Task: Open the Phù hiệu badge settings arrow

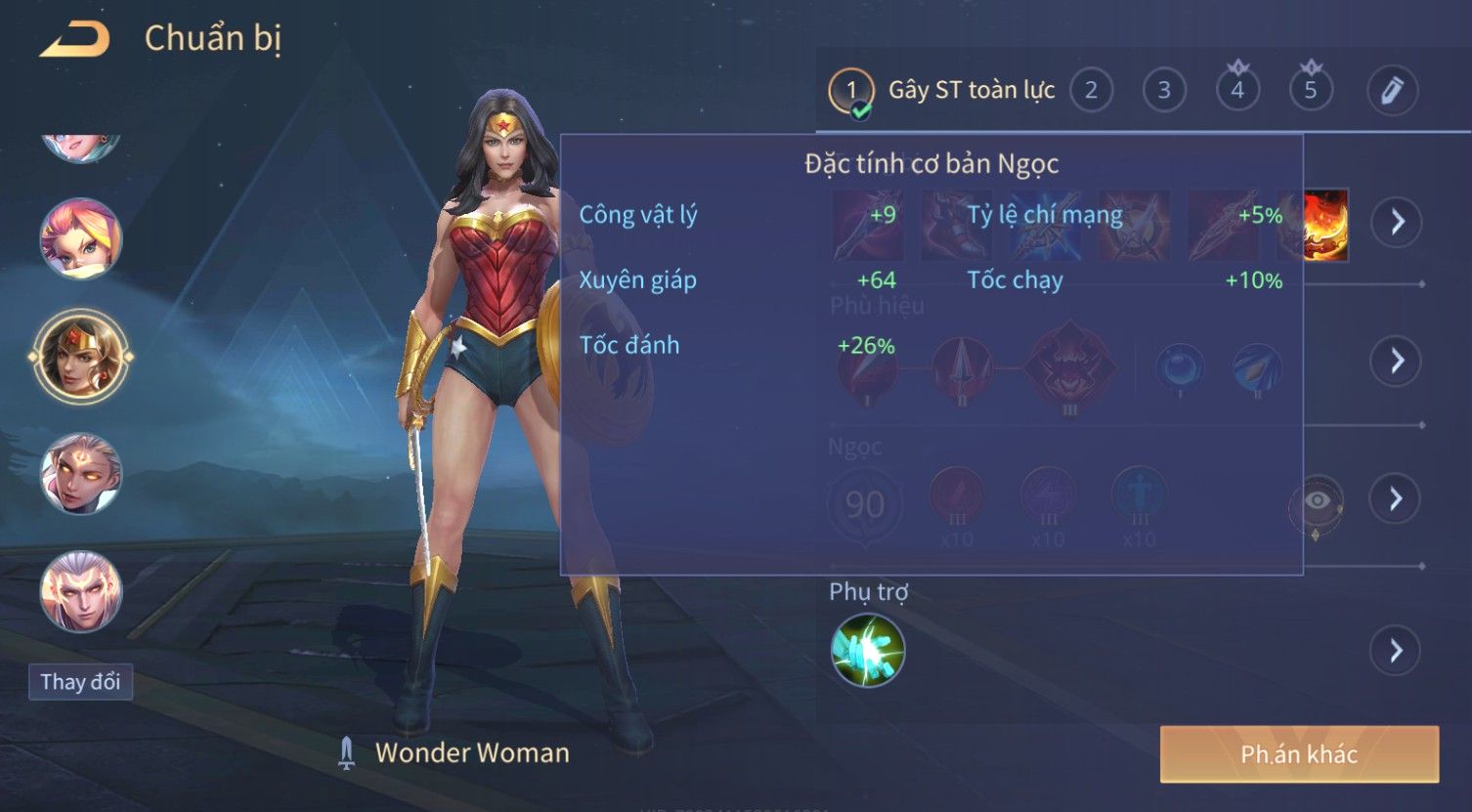Action: [x=1397, y=361]
